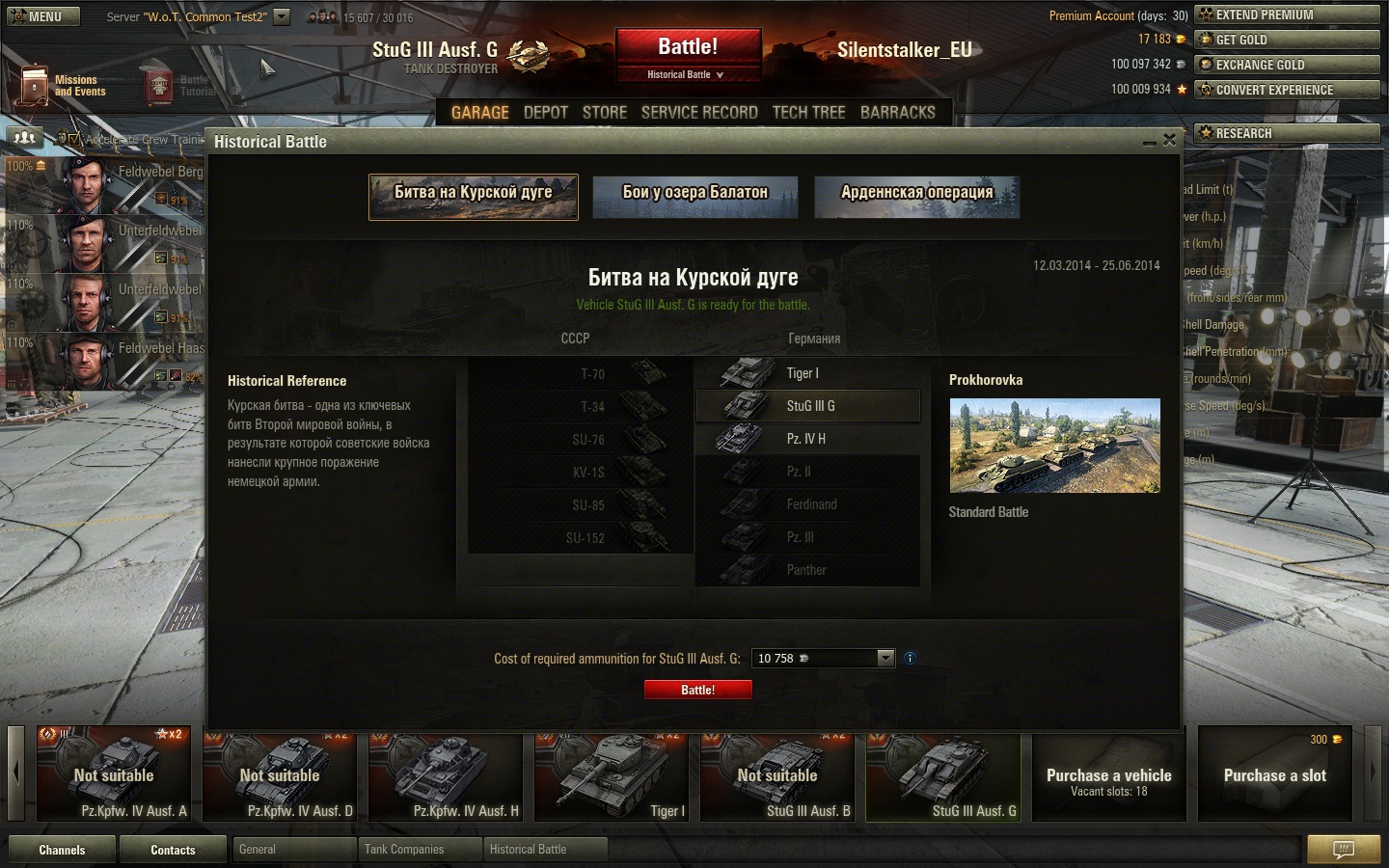Image resolution: width=1389 pixels, height=868 pixels.
Task: Start the fight with the red Battle! button in the dialog
Action: pyautogui.click(x=697, y=690)
